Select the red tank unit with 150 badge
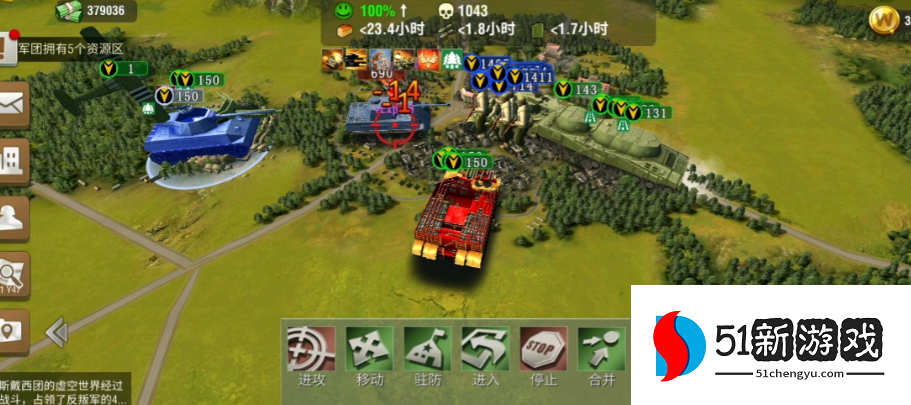This screenshot has height=405, width=911. [456, 220]
